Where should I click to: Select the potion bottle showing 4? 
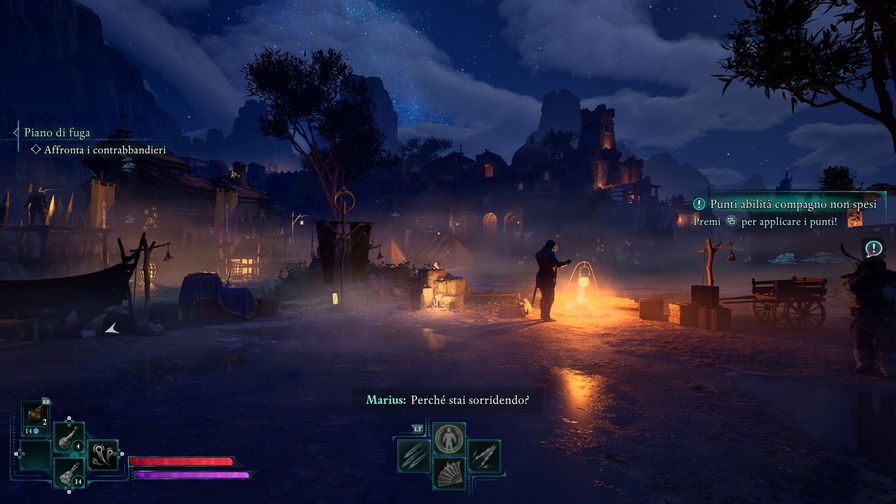coord(69,436)
